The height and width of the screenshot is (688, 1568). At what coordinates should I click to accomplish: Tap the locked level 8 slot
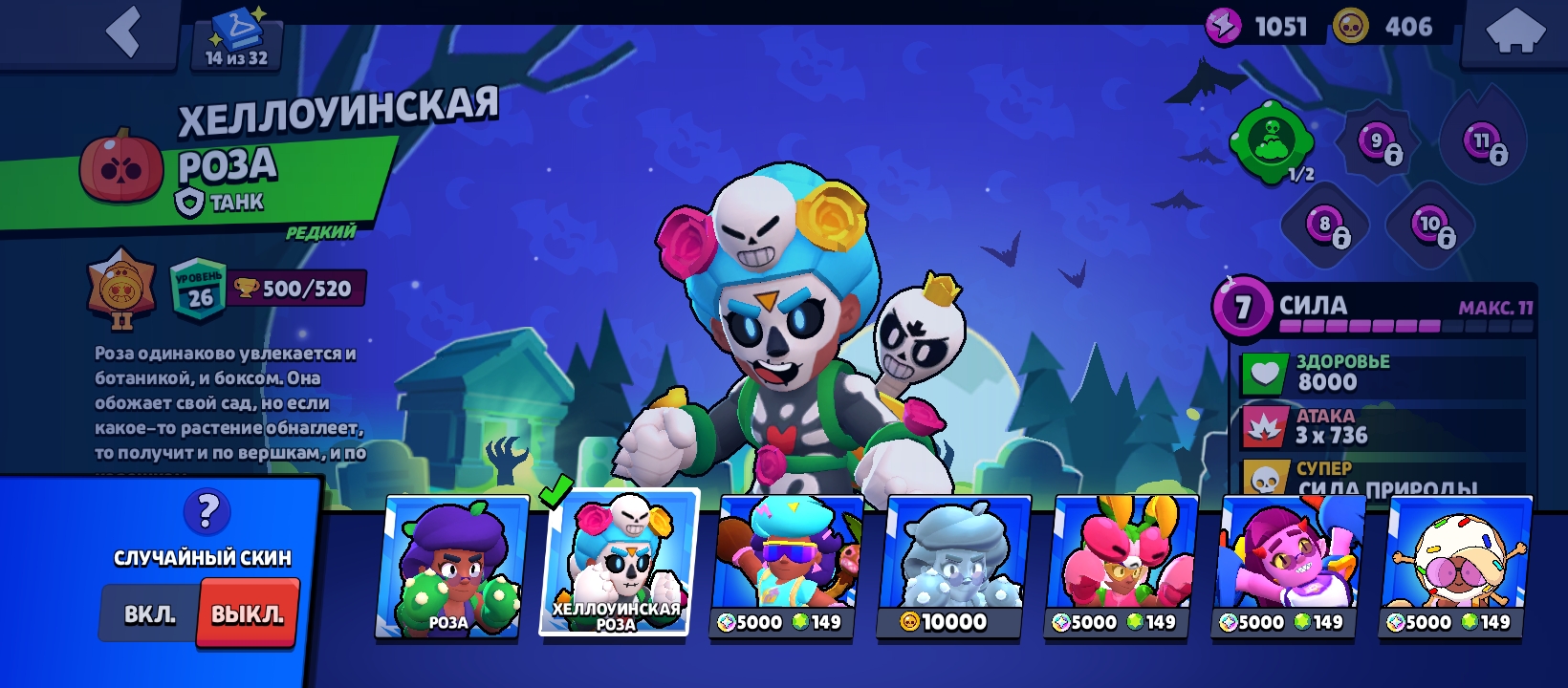point(1326,227)
